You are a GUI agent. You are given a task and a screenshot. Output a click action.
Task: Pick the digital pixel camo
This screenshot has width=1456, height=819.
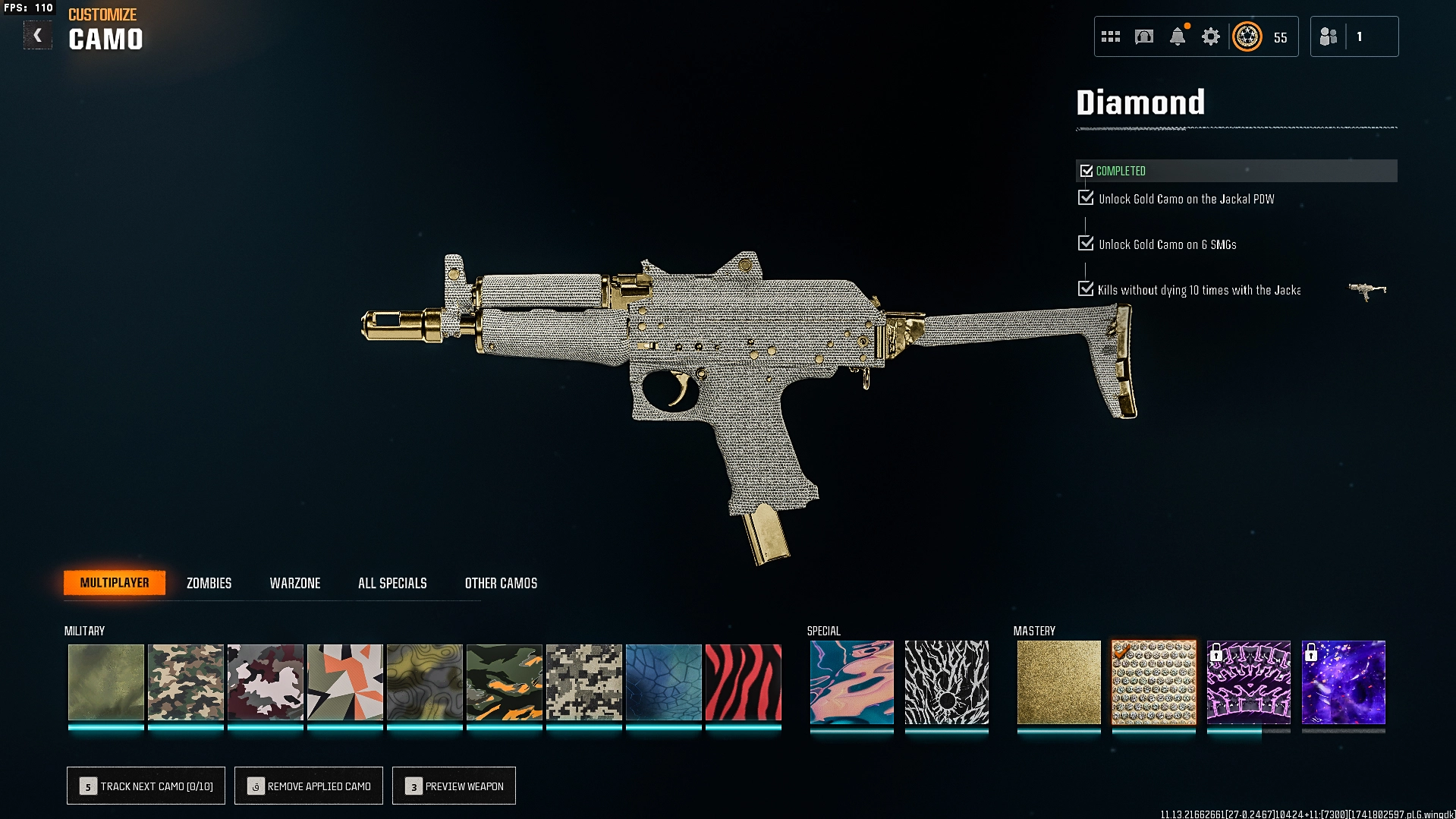pyautogui.click(x=583, y=682)
